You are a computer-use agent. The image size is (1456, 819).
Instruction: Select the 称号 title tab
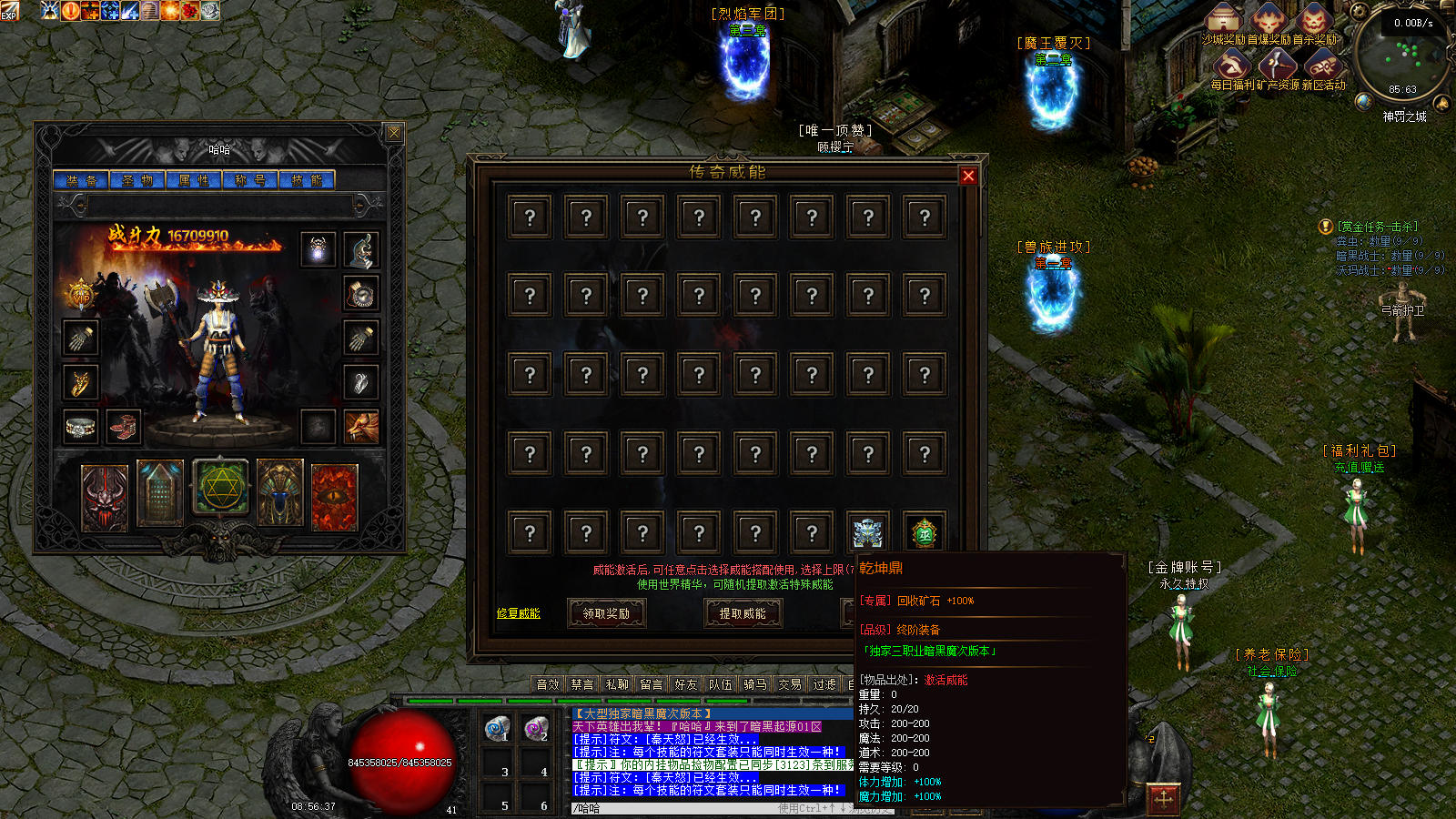tap(250, 180)
